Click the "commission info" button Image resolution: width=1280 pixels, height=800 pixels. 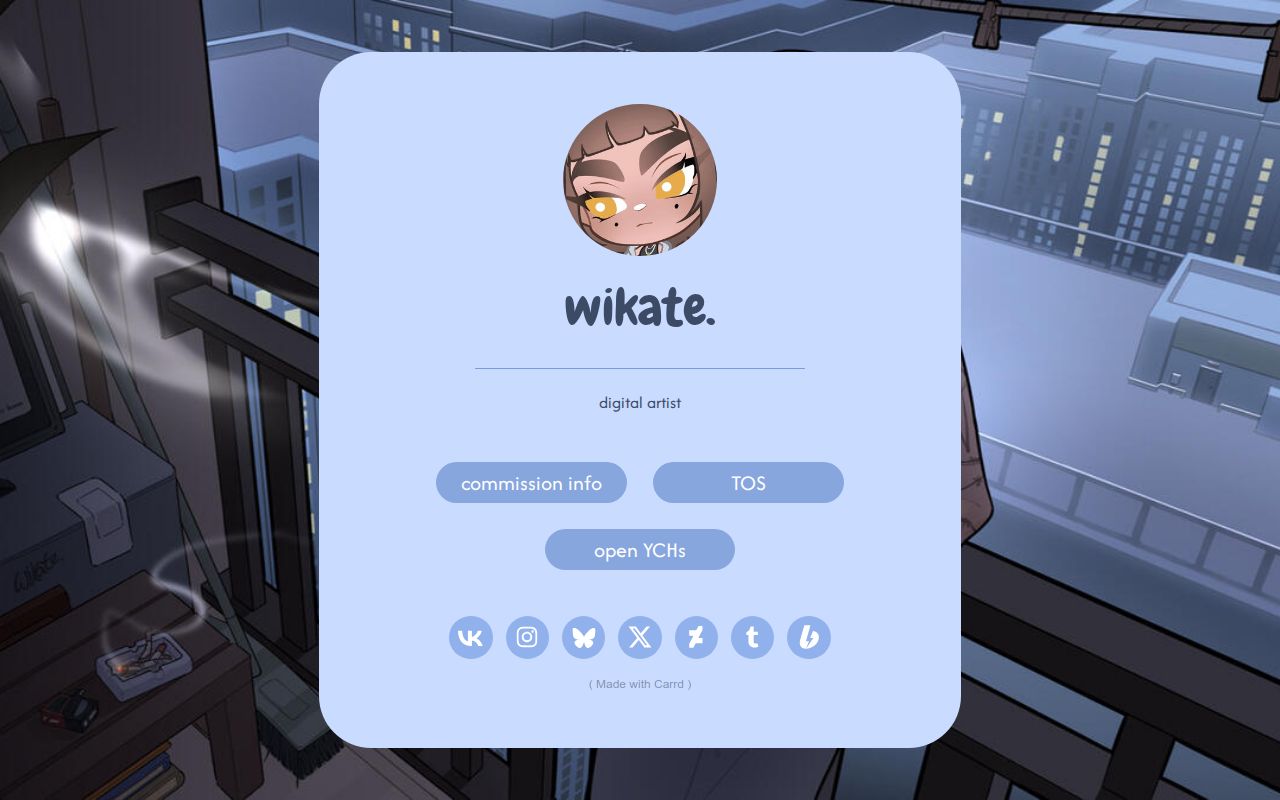[531, 482]
